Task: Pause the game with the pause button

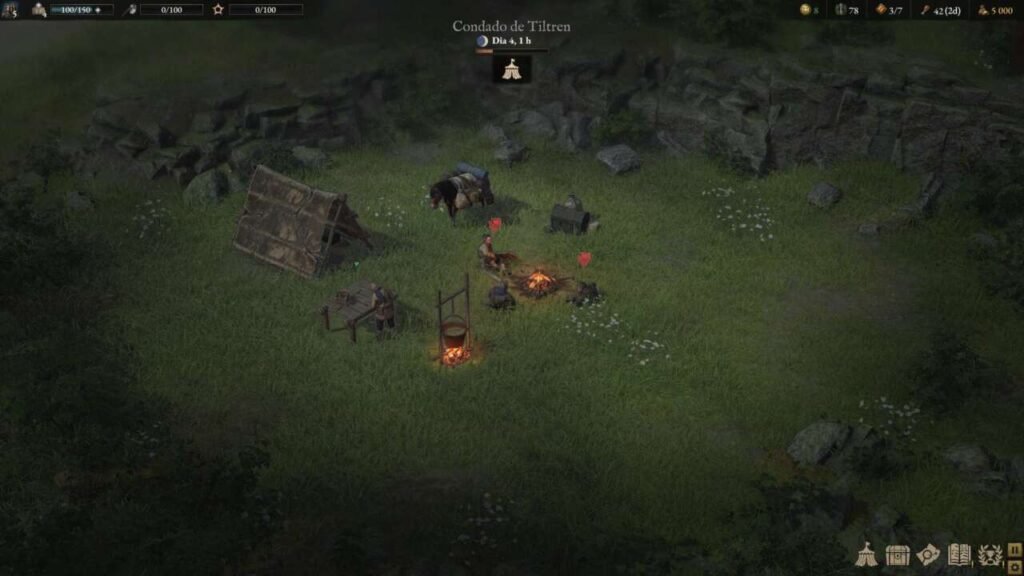Action: [1015, 549]
